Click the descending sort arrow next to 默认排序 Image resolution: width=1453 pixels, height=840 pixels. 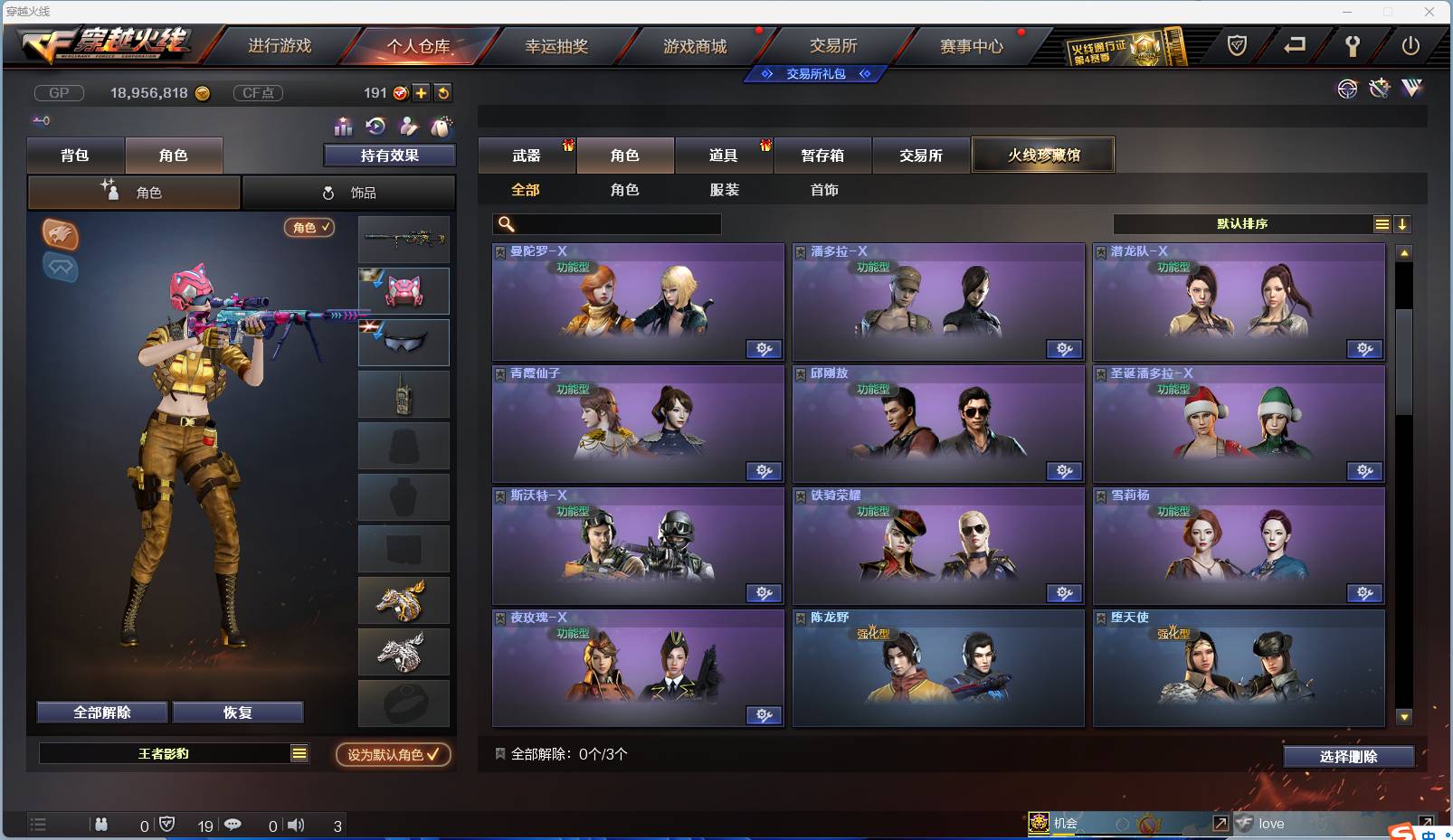point(1403,223)
